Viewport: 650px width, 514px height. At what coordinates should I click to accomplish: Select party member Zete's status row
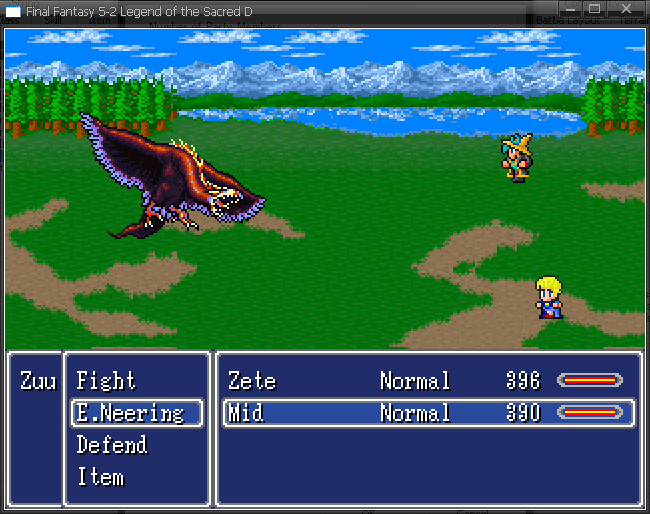point(428,381)
